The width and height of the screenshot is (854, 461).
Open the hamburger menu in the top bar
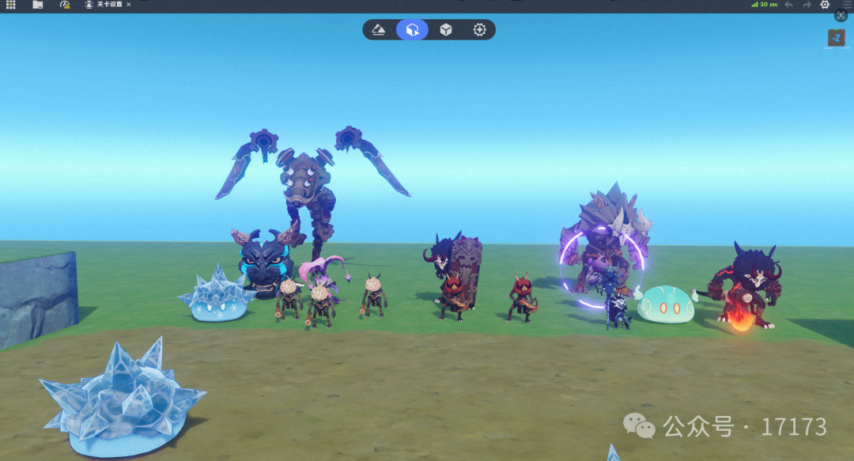[x=844, y=4]
